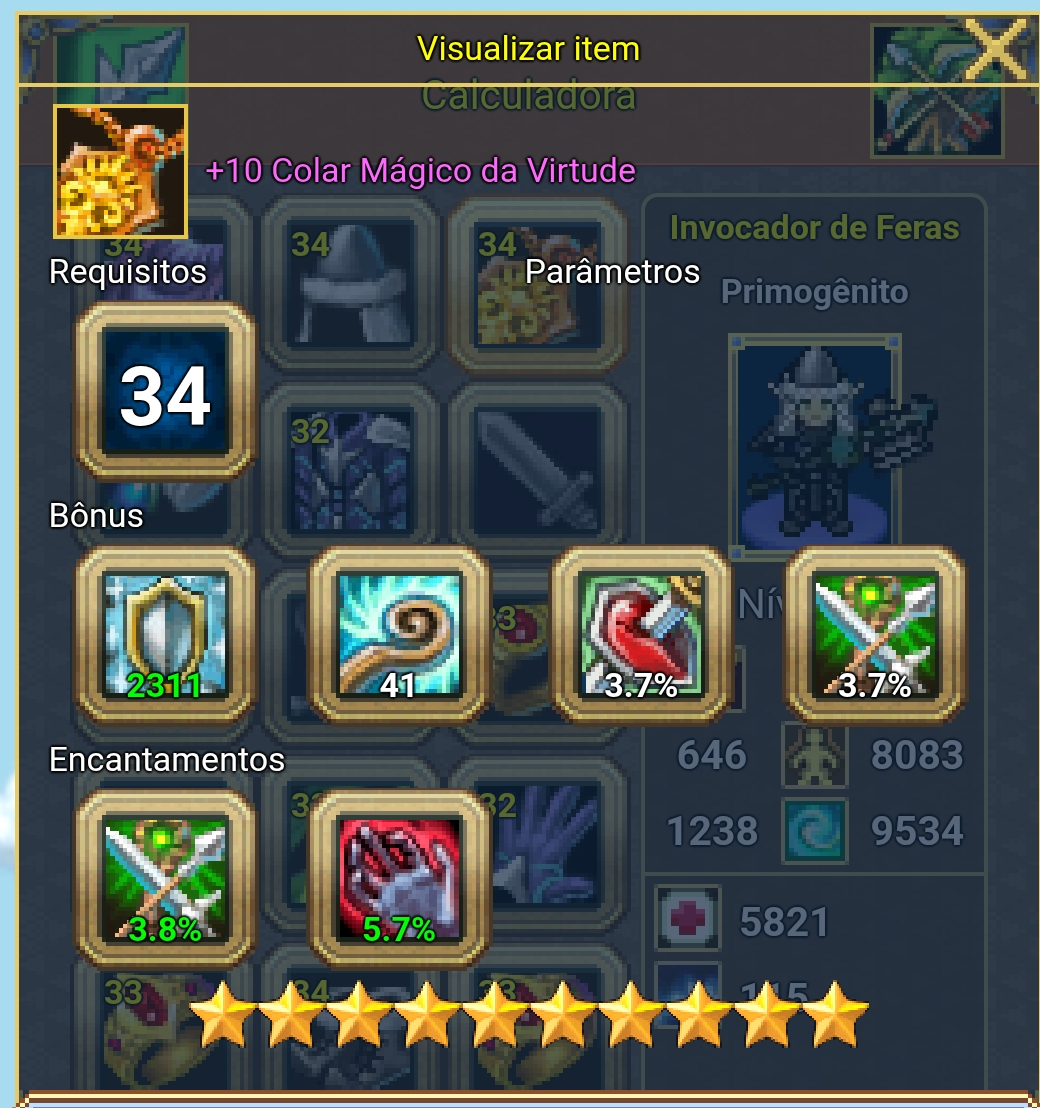Close the Visualizar item window
The width and height of the screenshot is (1040, 1108).
994,50
